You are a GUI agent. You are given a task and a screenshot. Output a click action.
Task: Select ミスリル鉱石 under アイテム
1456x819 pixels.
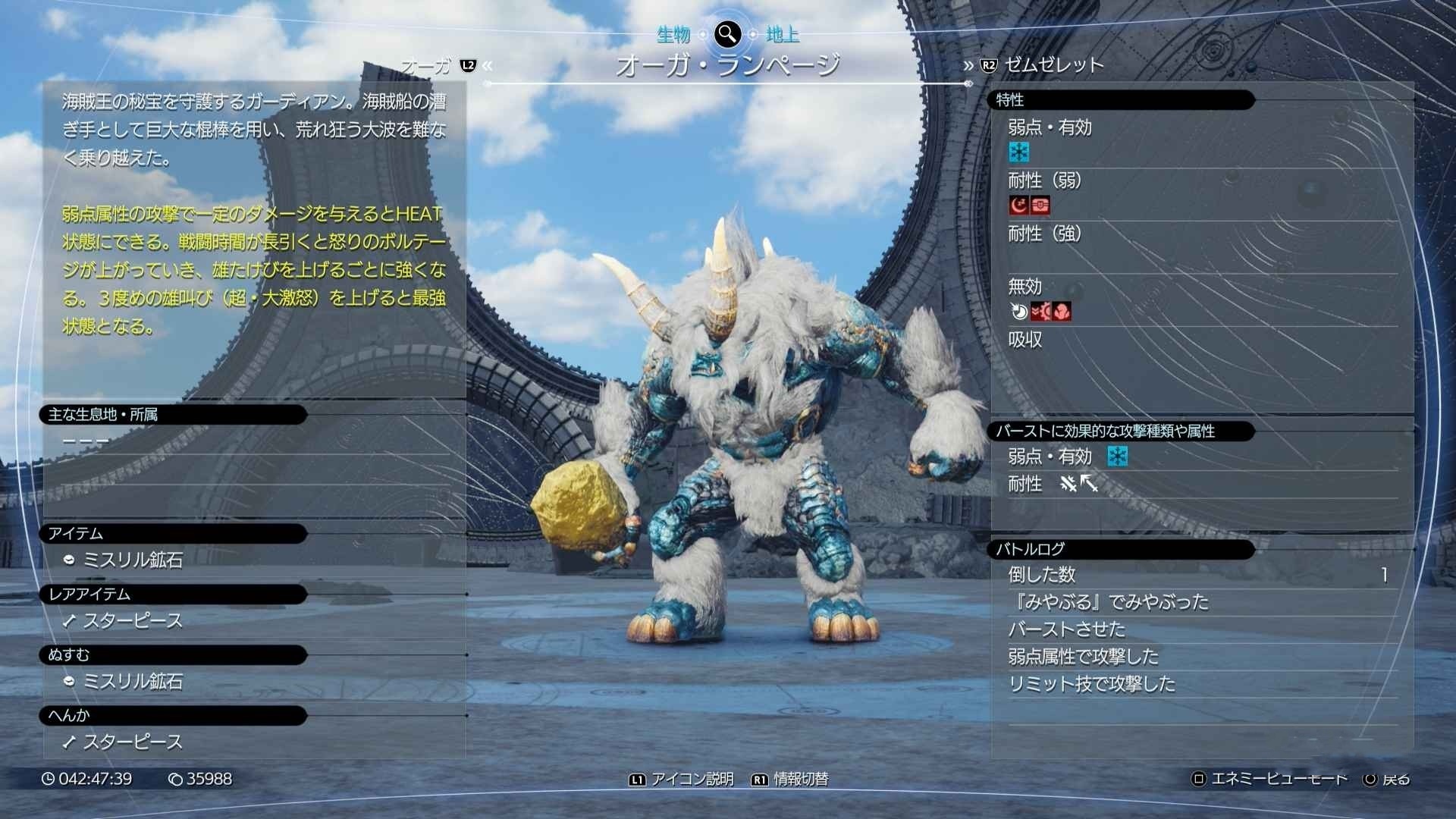click(x=133, y=560)
